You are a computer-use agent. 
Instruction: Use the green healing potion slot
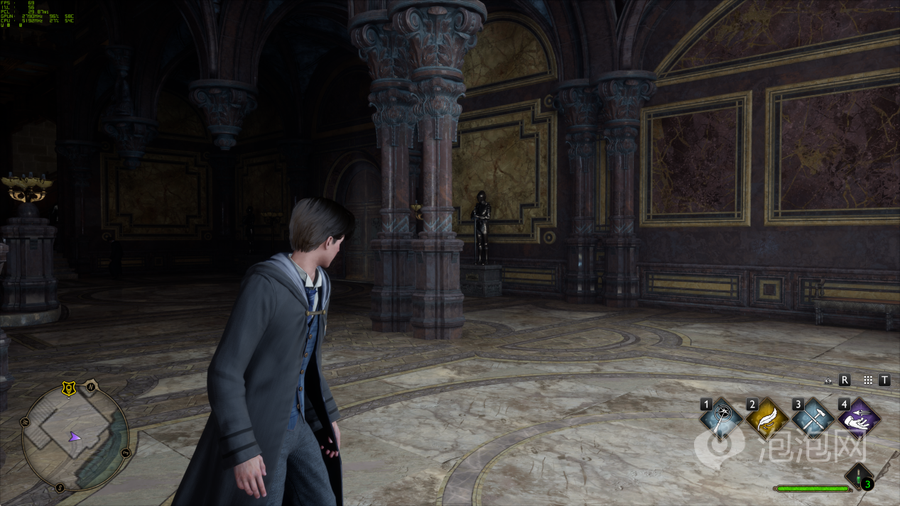click(859, 476)
